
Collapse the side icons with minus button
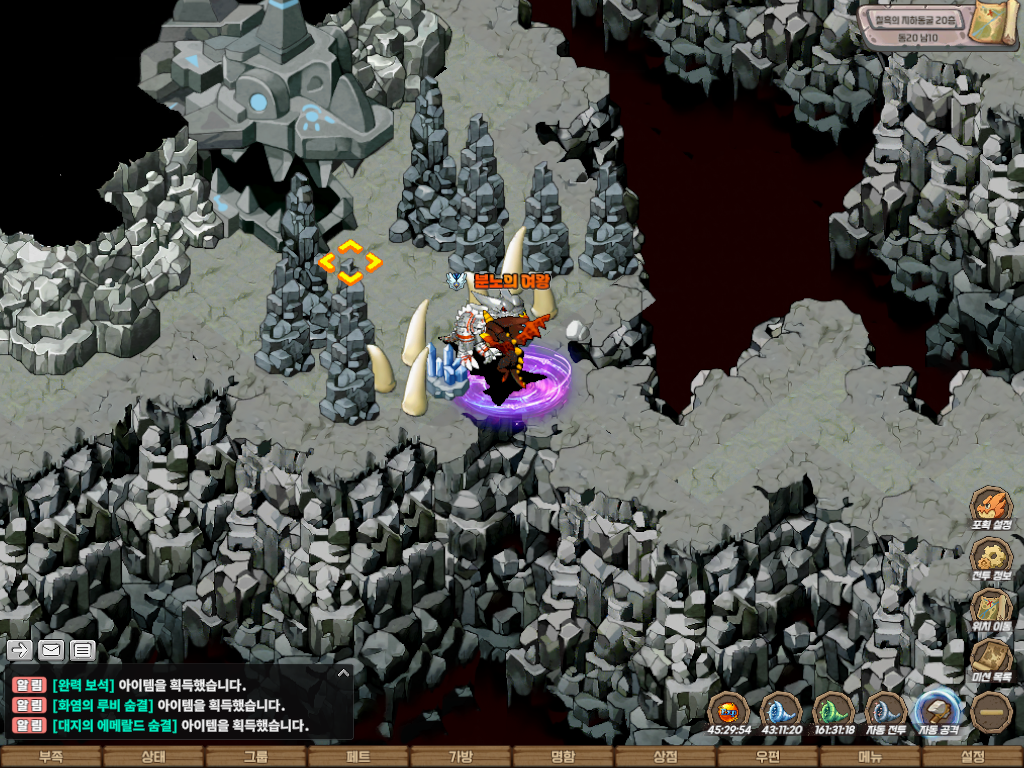(991, 712)
